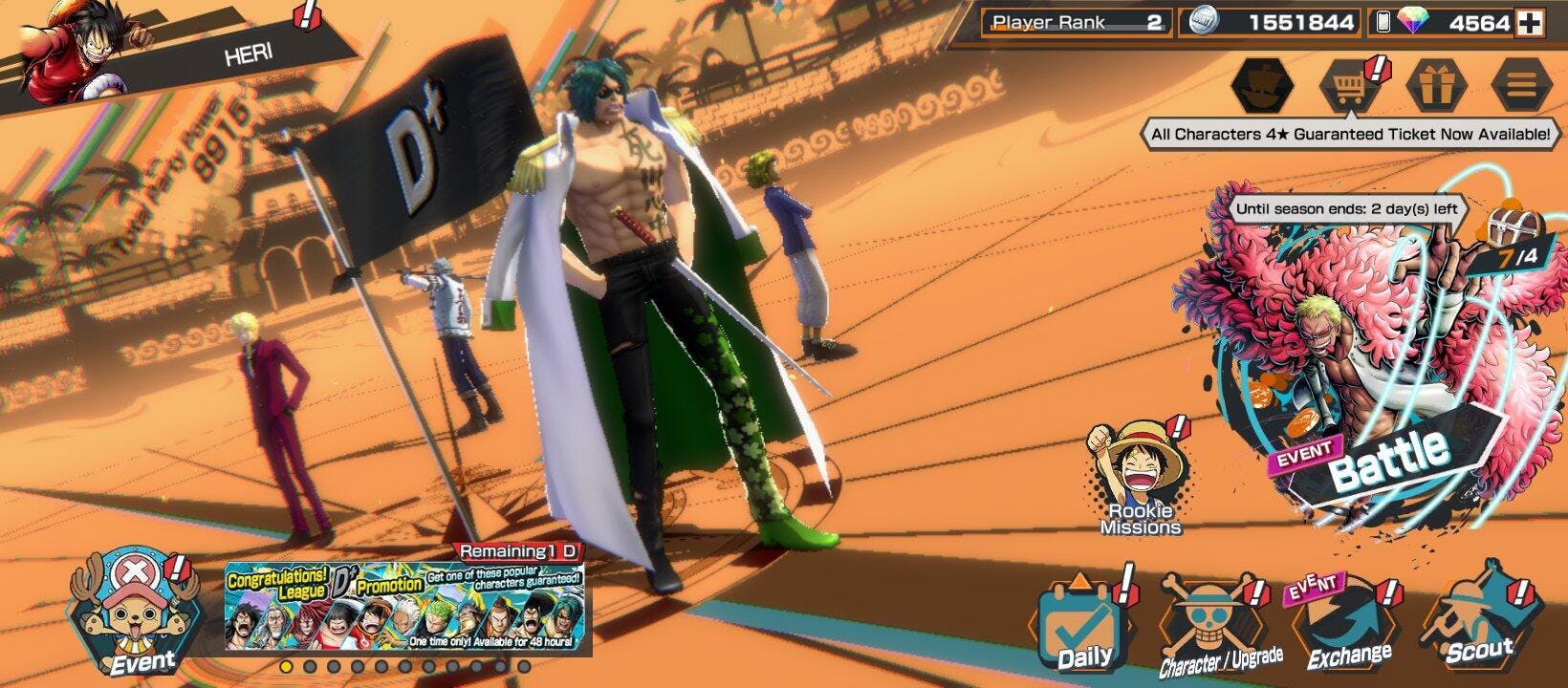Open the pirate ship menu icon
Screen dimensions: 1568x688
click(1262, 86)
